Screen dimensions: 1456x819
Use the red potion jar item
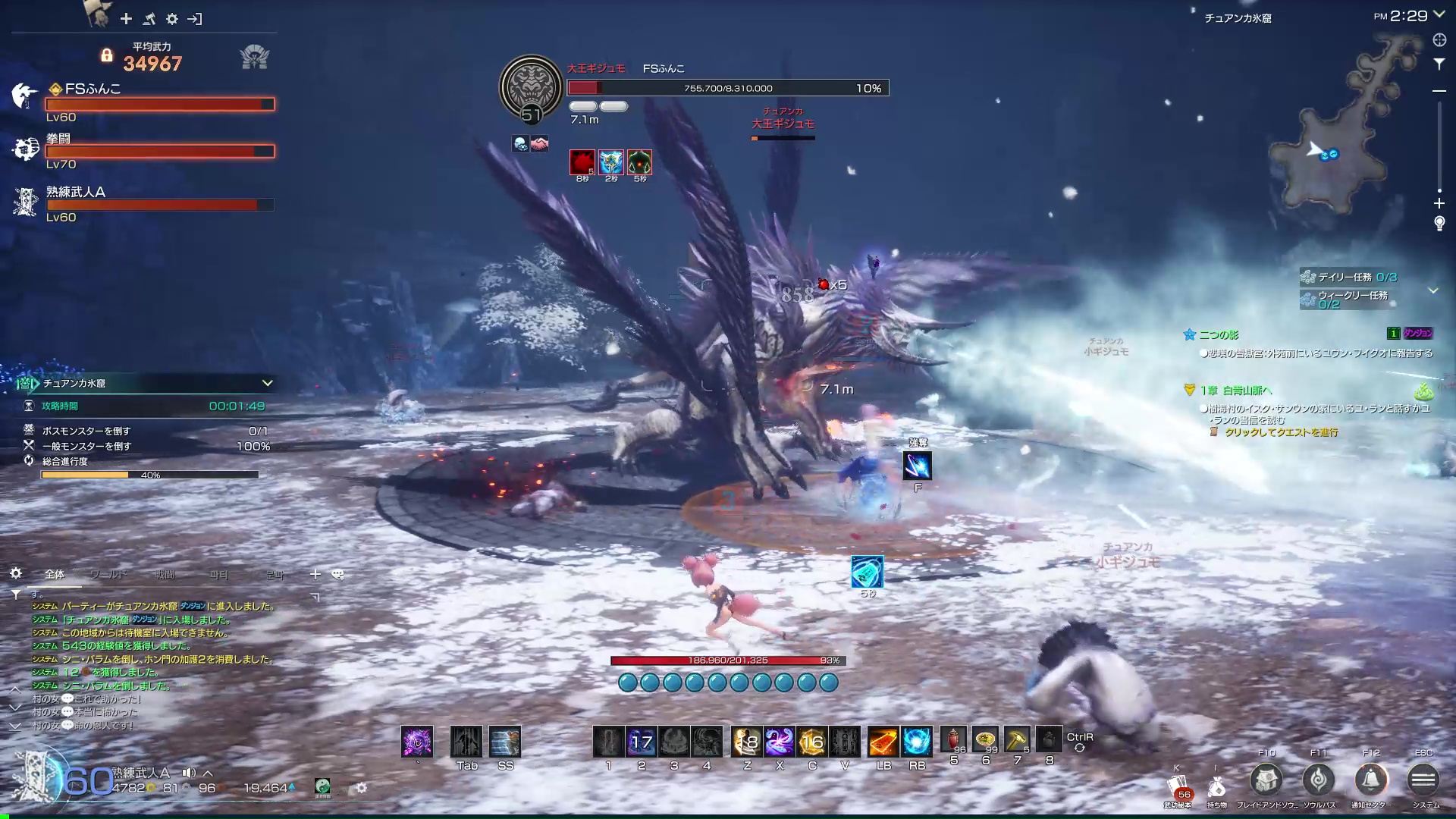click(953, 739)
